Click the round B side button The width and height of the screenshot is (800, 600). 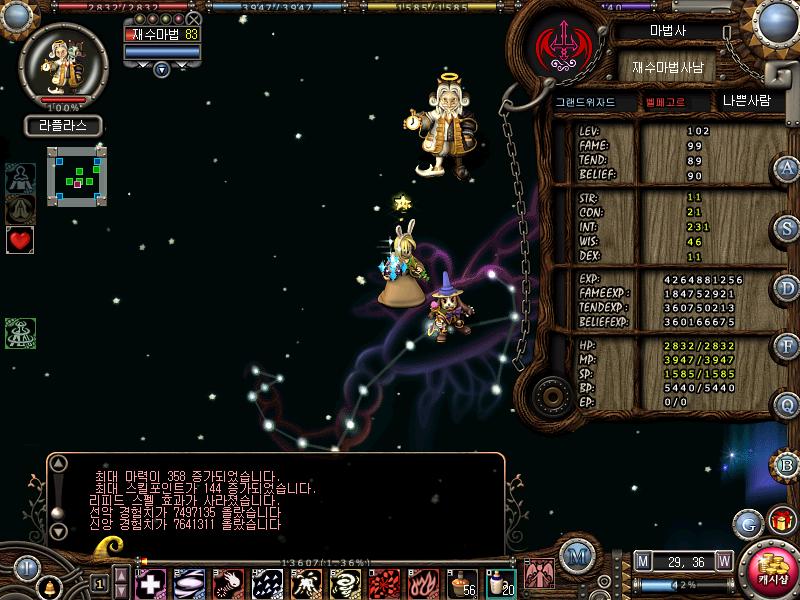(x=788, y=464)
